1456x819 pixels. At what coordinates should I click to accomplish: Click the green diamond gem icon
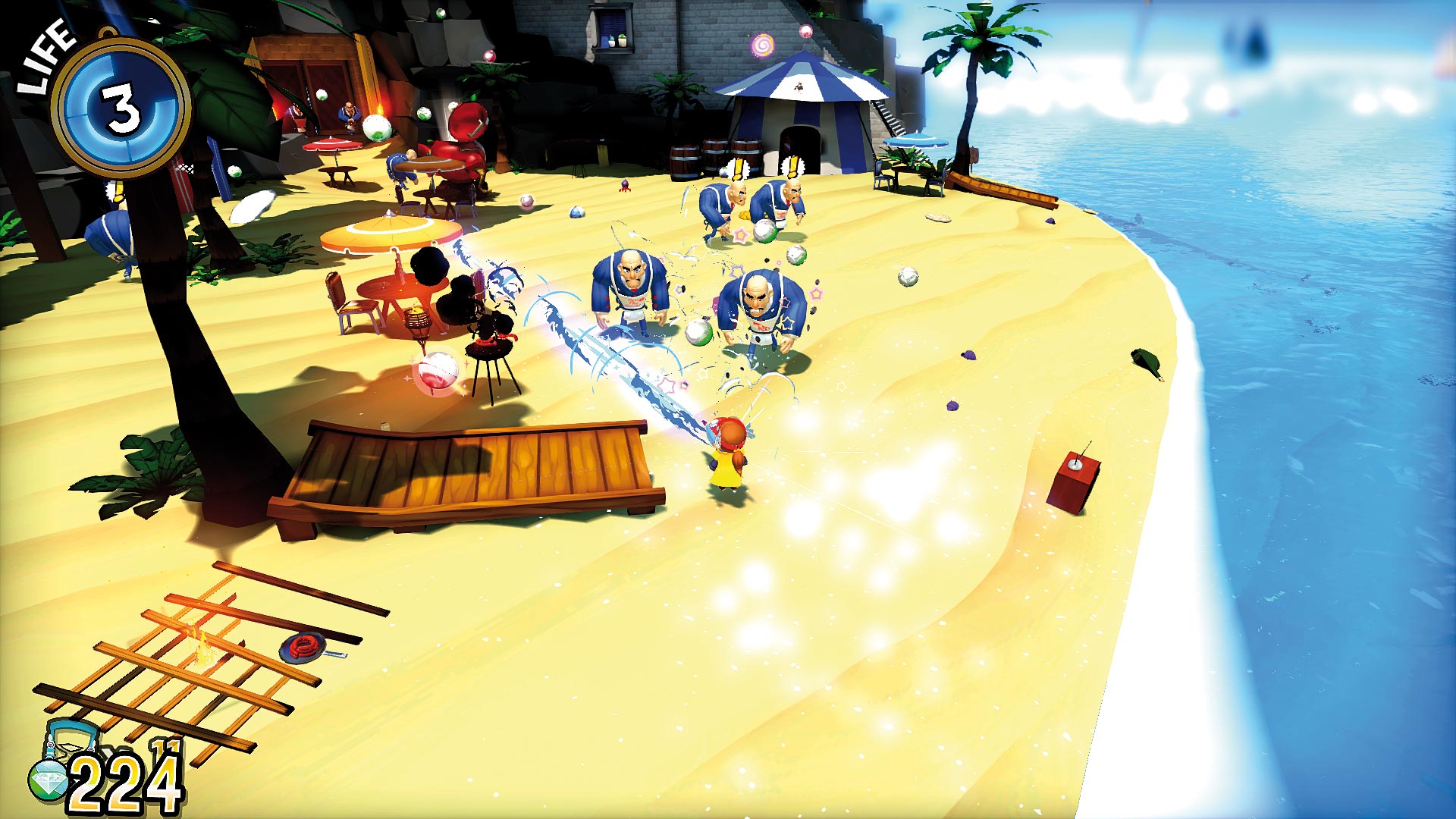47,780
